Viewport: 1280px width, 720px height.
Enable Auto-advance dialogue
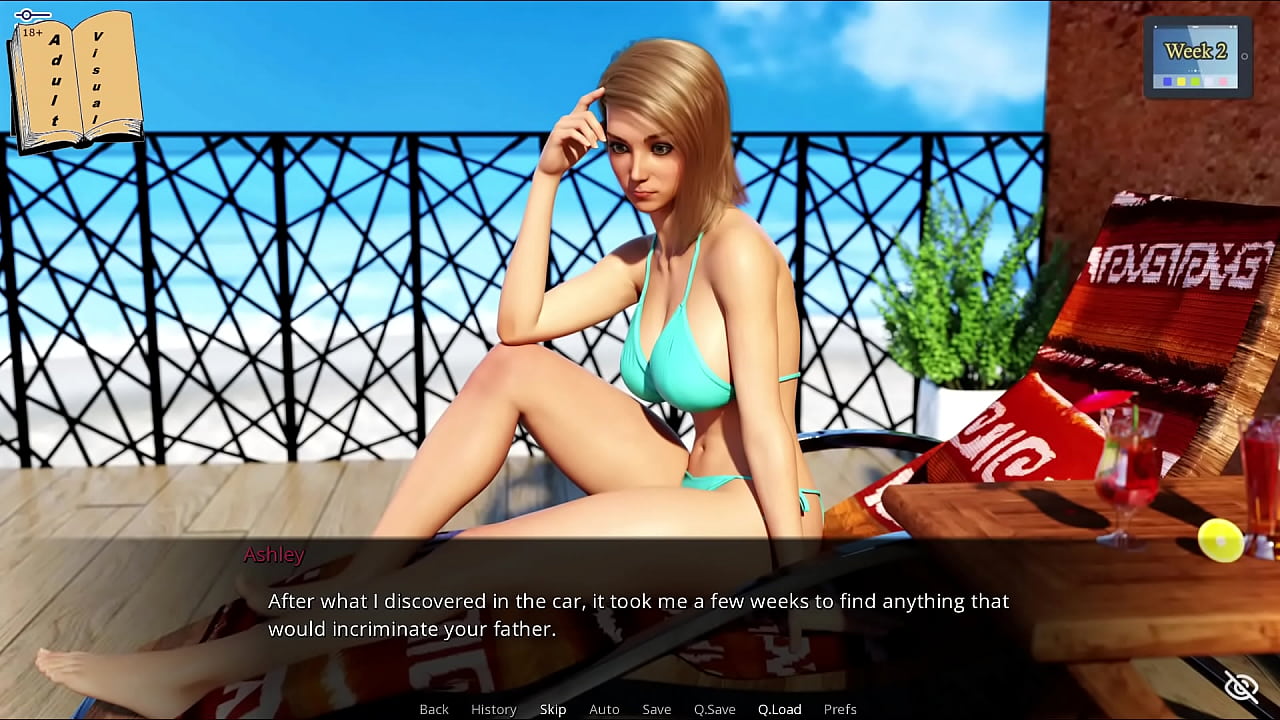pyautogui.click(x=604, y=709)
